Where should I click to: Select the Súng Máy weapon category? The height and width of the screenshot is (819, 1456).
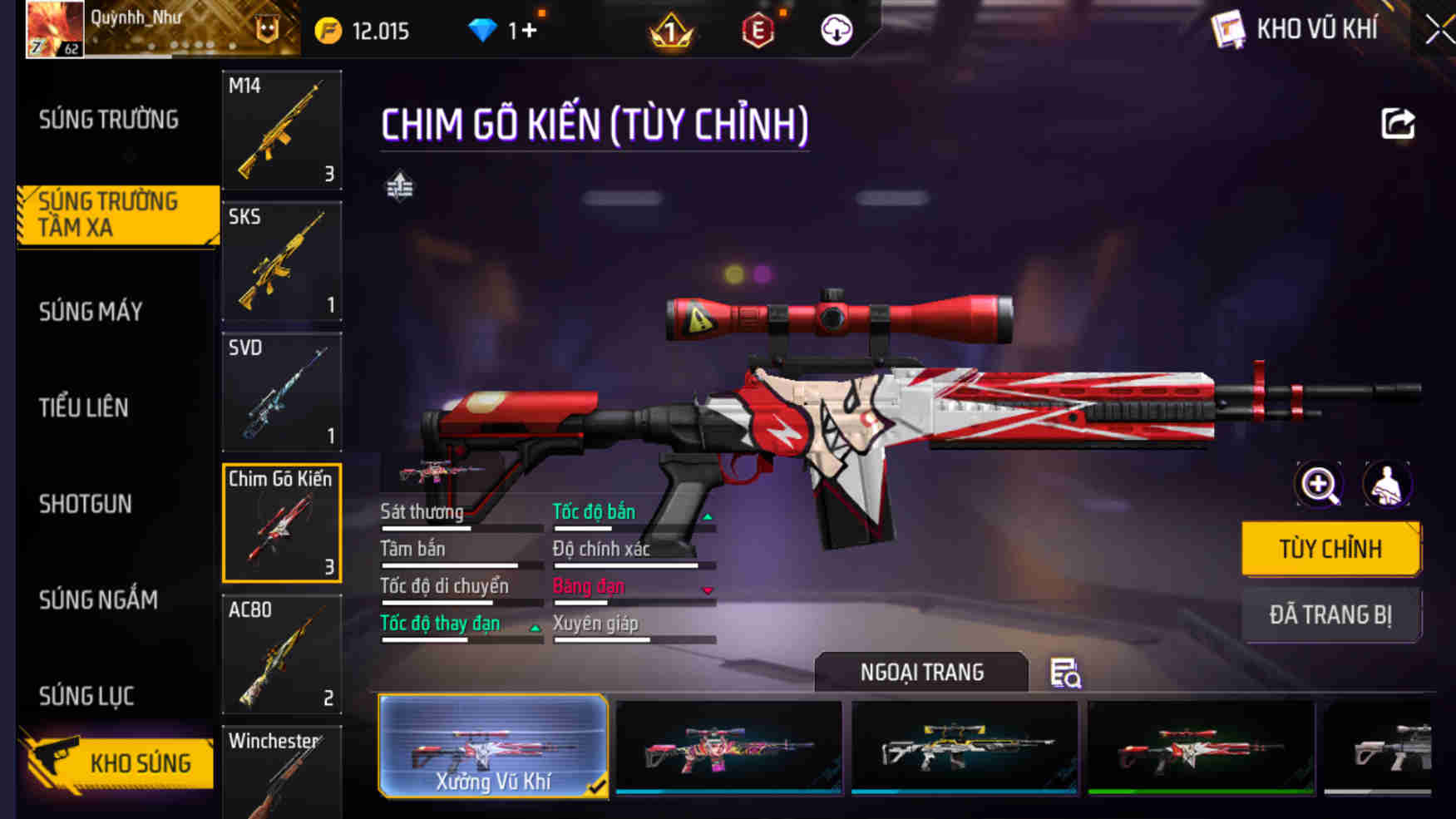(x=91, y=312)
